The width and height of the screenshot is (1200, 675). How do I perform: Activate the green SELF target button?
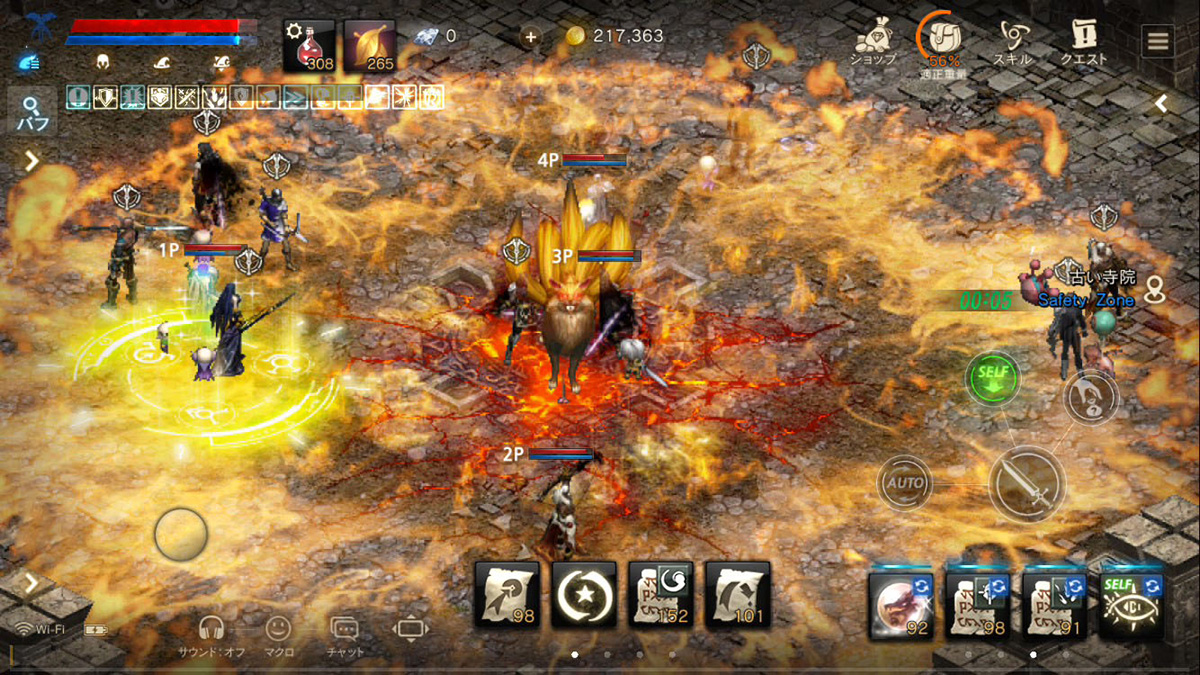(992, 378)
